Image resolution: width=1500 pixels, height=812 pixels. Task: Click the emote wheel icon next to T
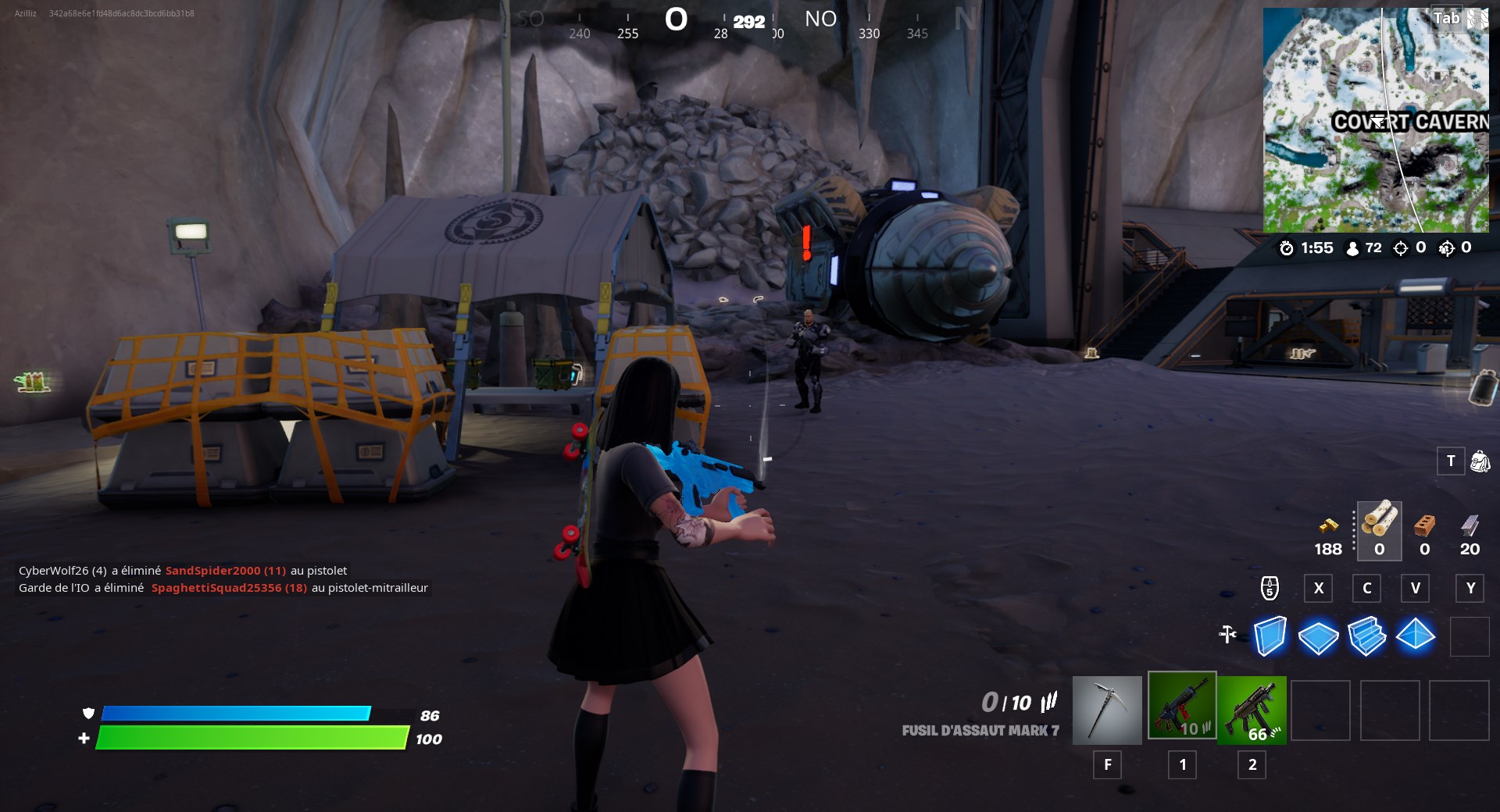tap(1479, 462)
